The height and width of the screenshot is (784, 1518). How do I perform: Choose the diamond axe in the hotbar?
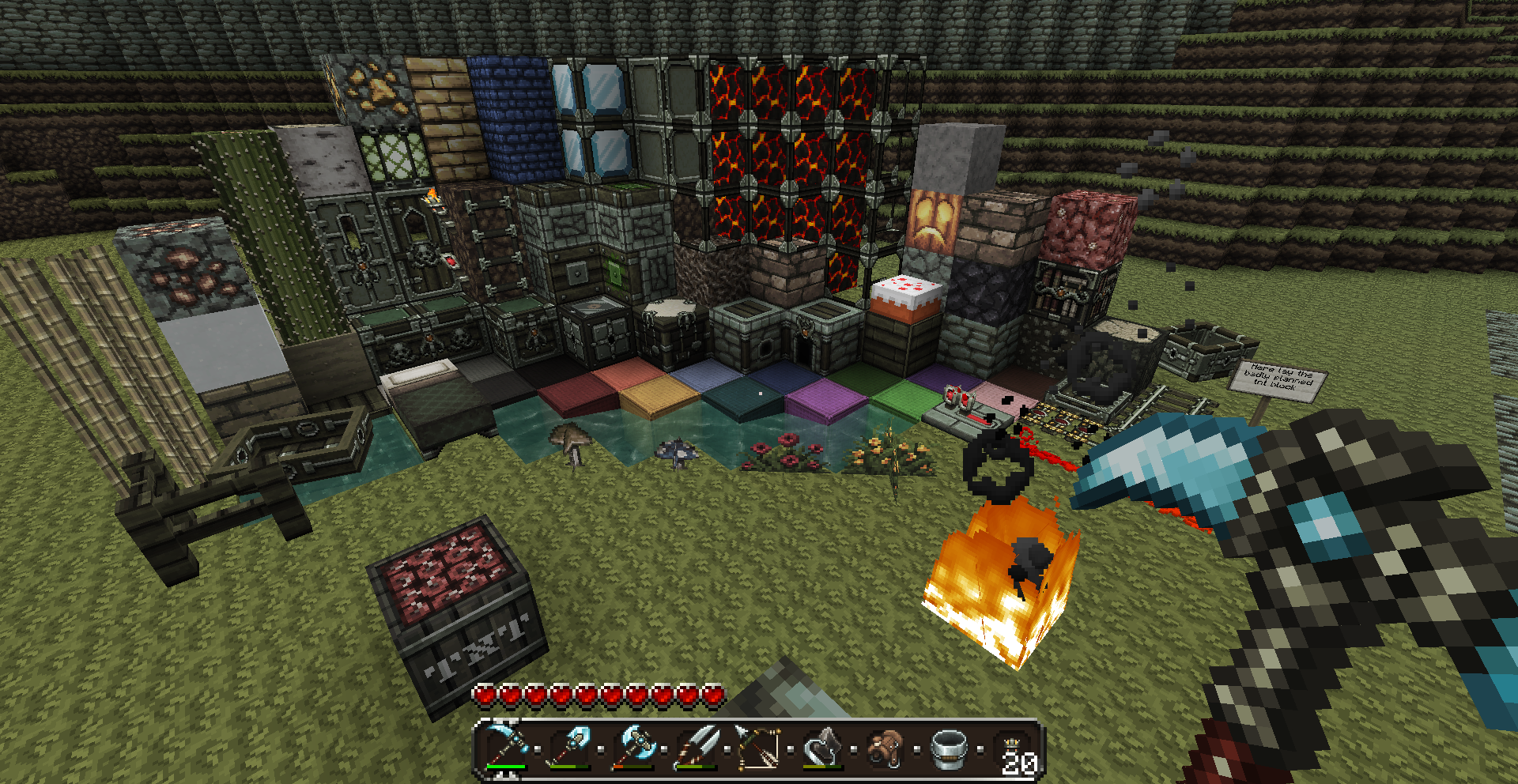tap(633, 747)
